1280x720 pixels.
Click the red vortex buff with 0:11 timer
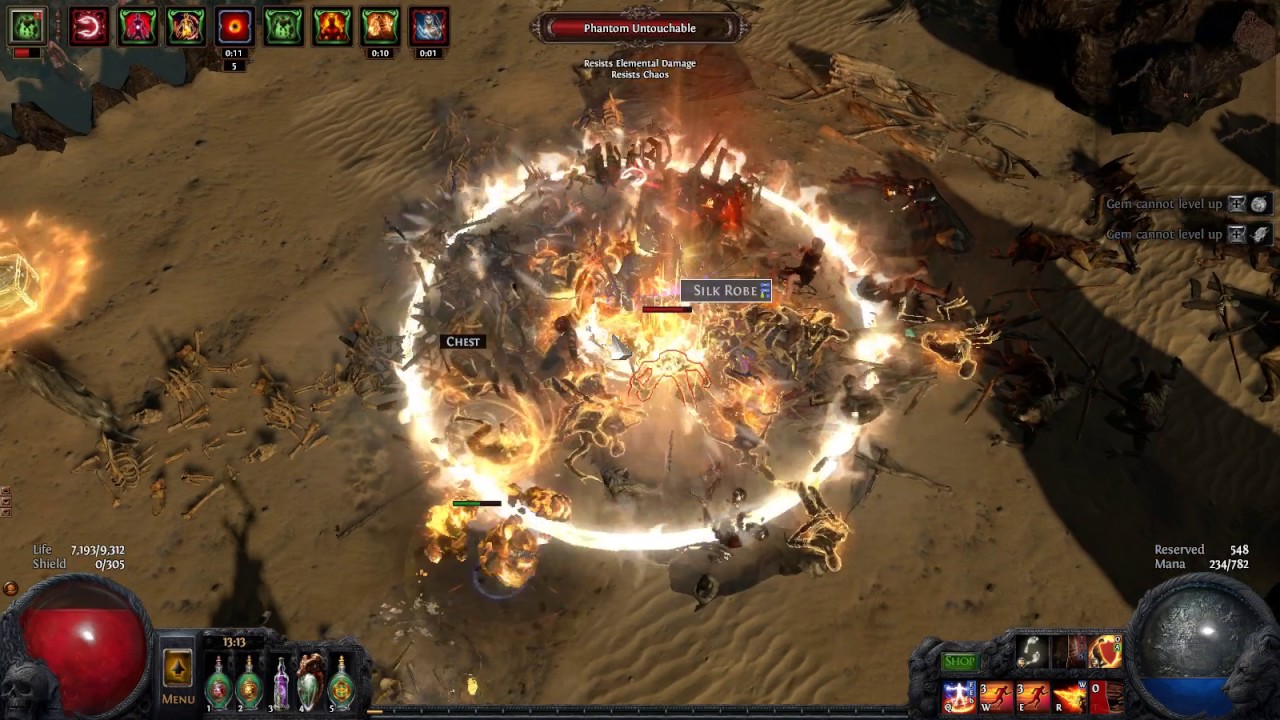234,27
